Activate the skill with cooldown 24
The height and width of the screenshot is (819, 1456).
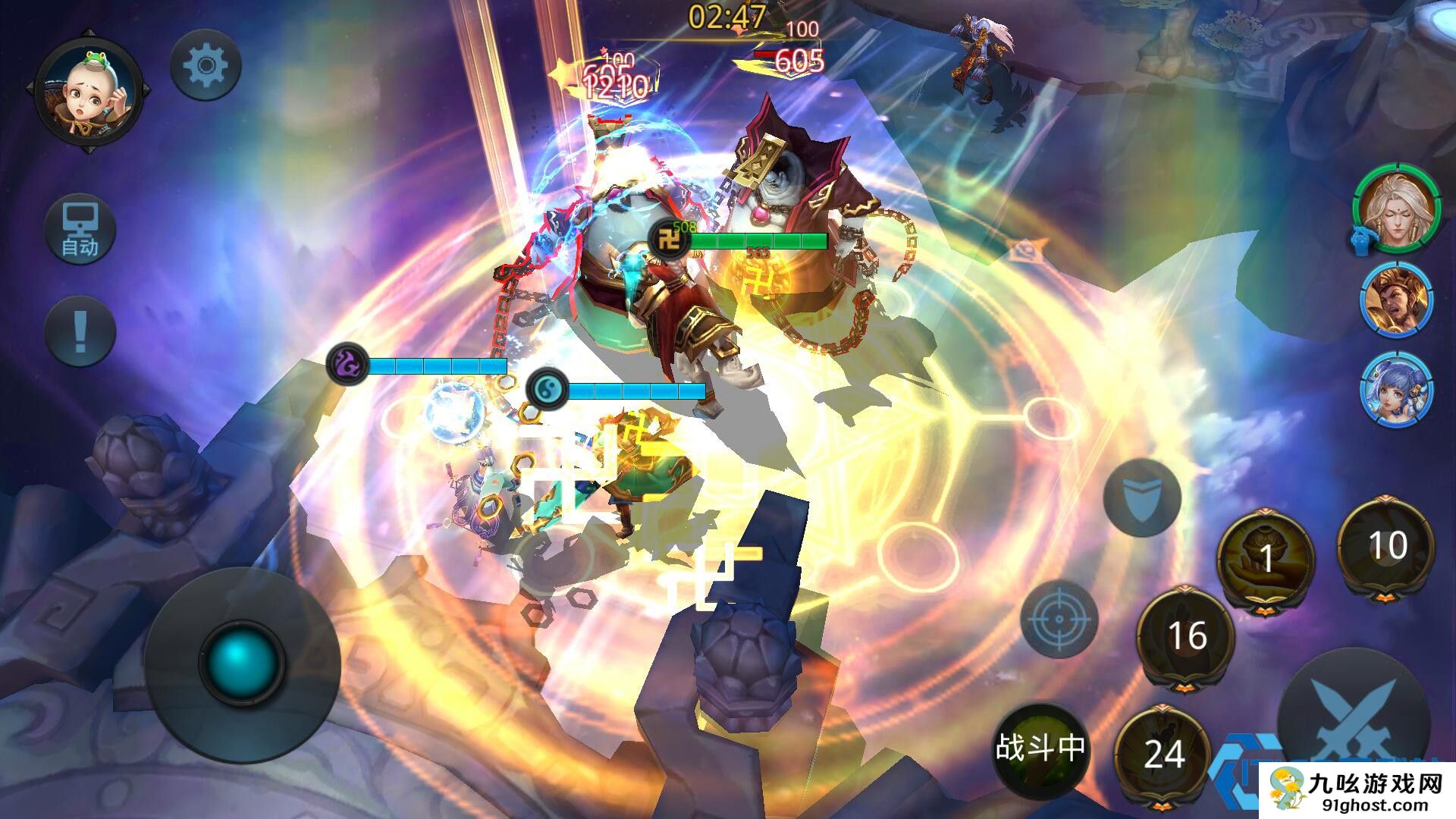click(1163, 754)
